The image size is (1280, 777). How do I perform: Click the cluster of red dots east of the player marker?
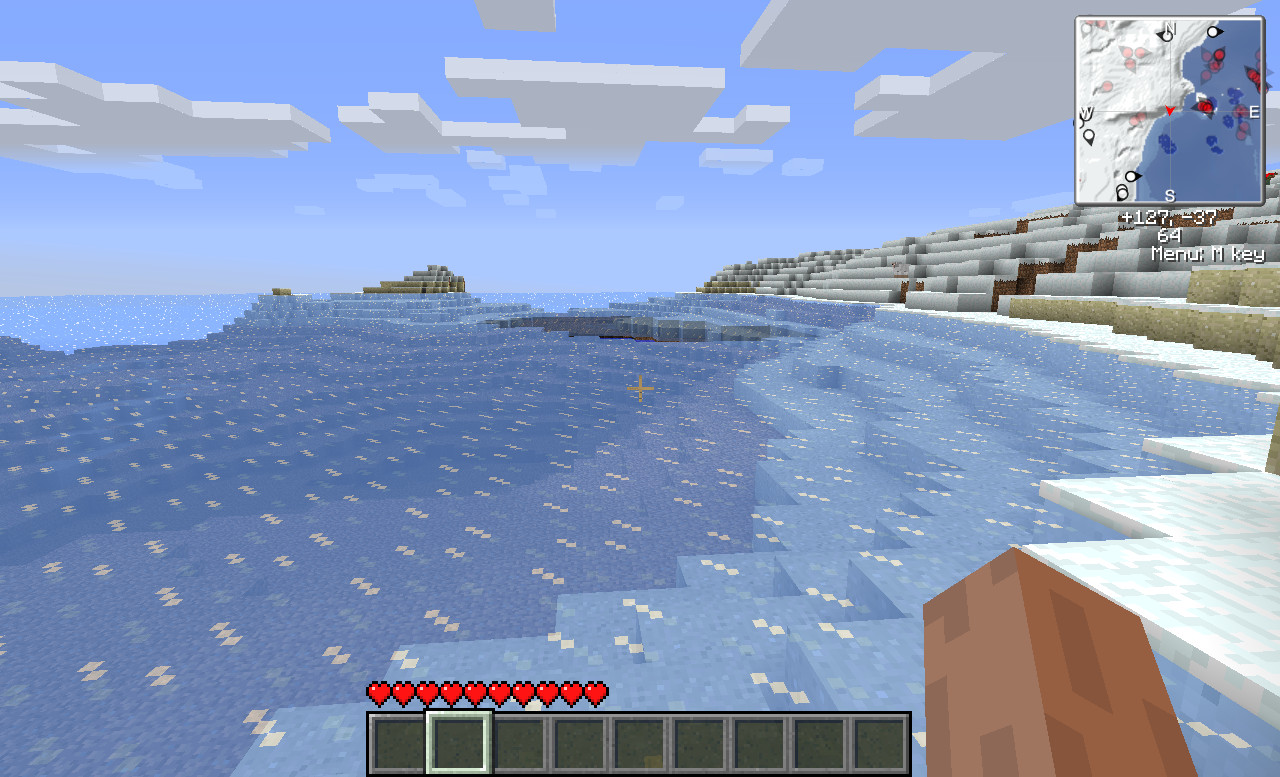(x=1205, y=107)
